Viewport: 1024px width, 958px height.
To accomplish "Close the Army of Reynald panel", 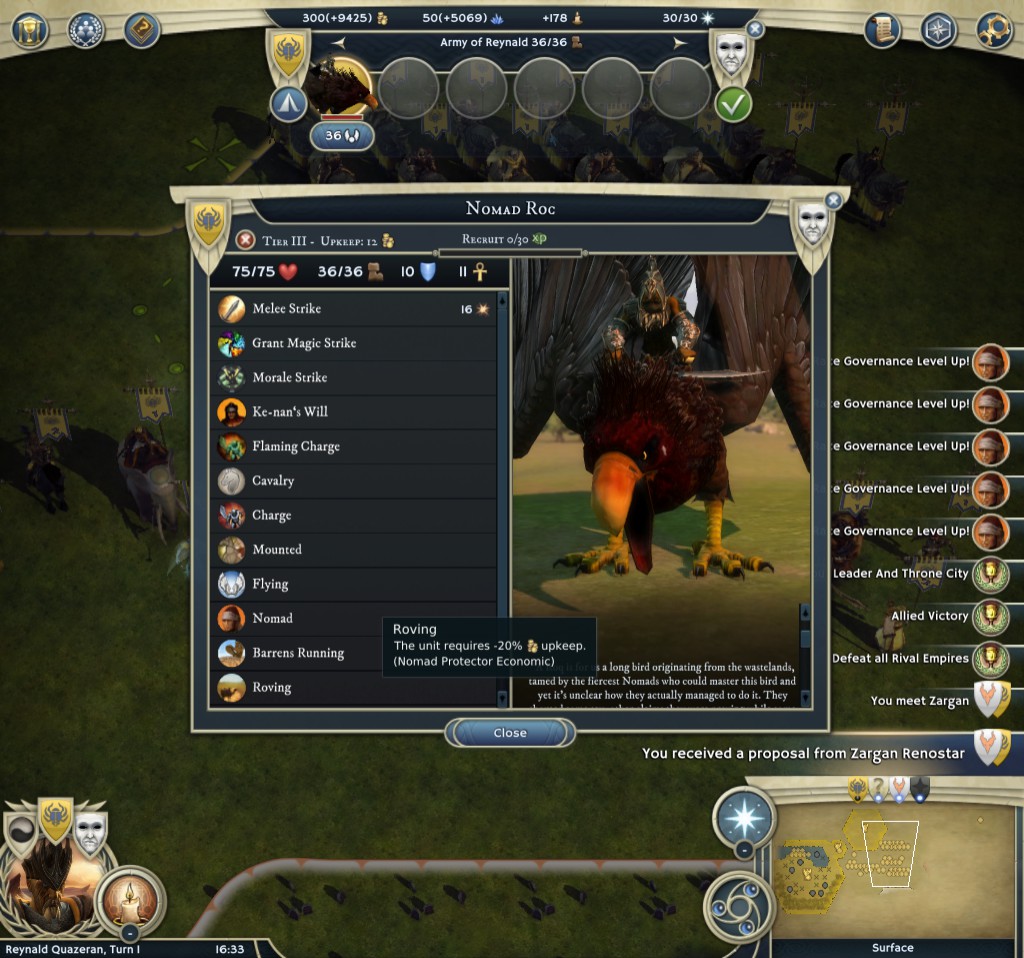I will 755,30.
